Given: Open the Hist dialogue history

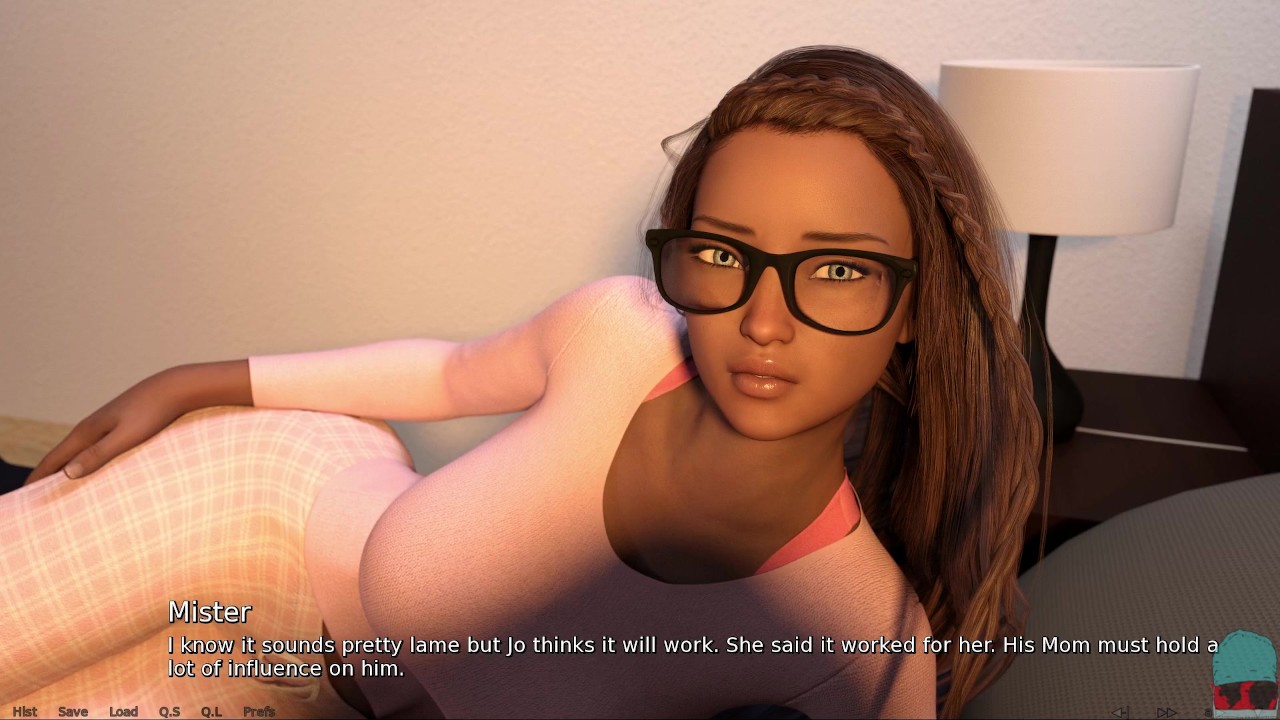Looking at the screenshot, I should point(24,711).
